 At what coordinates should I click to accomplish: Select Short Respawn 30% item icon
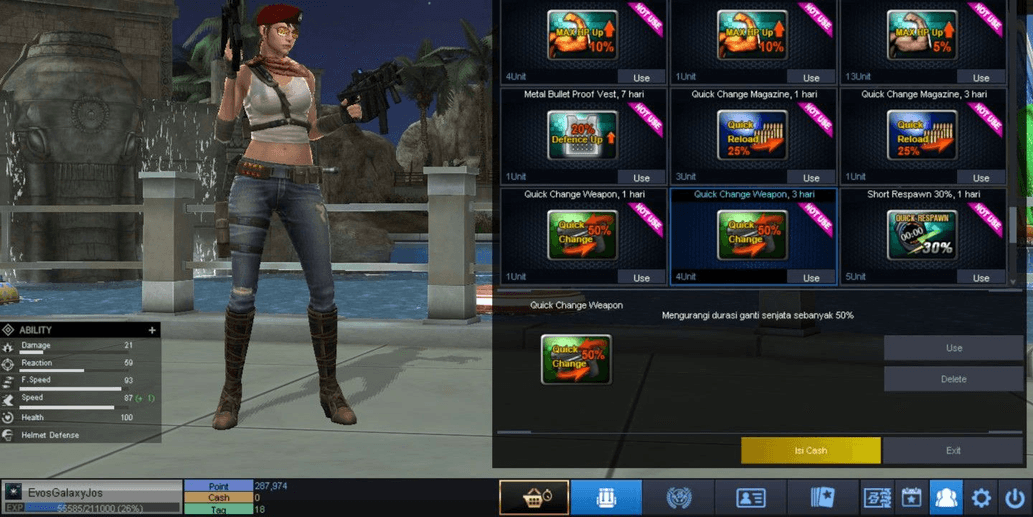921,236
